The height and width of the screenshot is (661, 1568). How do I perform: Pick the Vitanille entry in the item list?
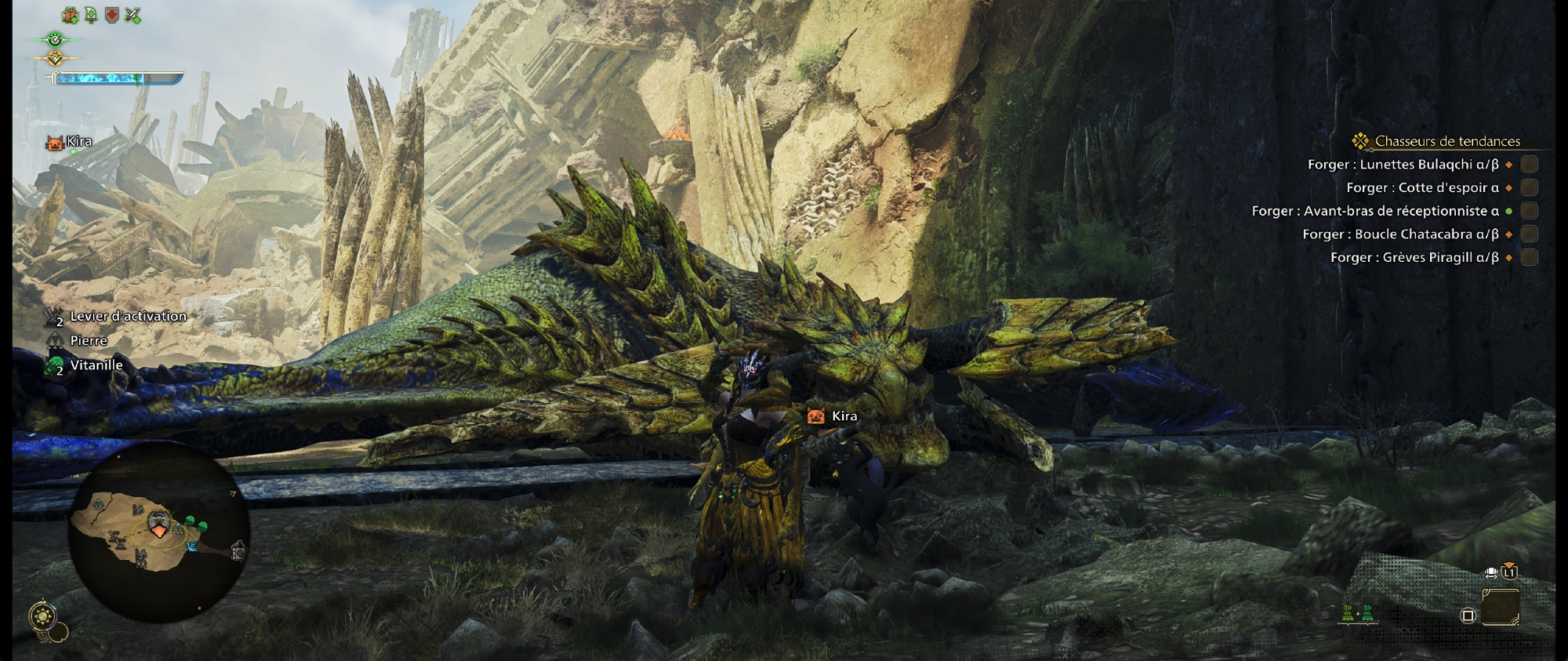click(x=96, y=365)
